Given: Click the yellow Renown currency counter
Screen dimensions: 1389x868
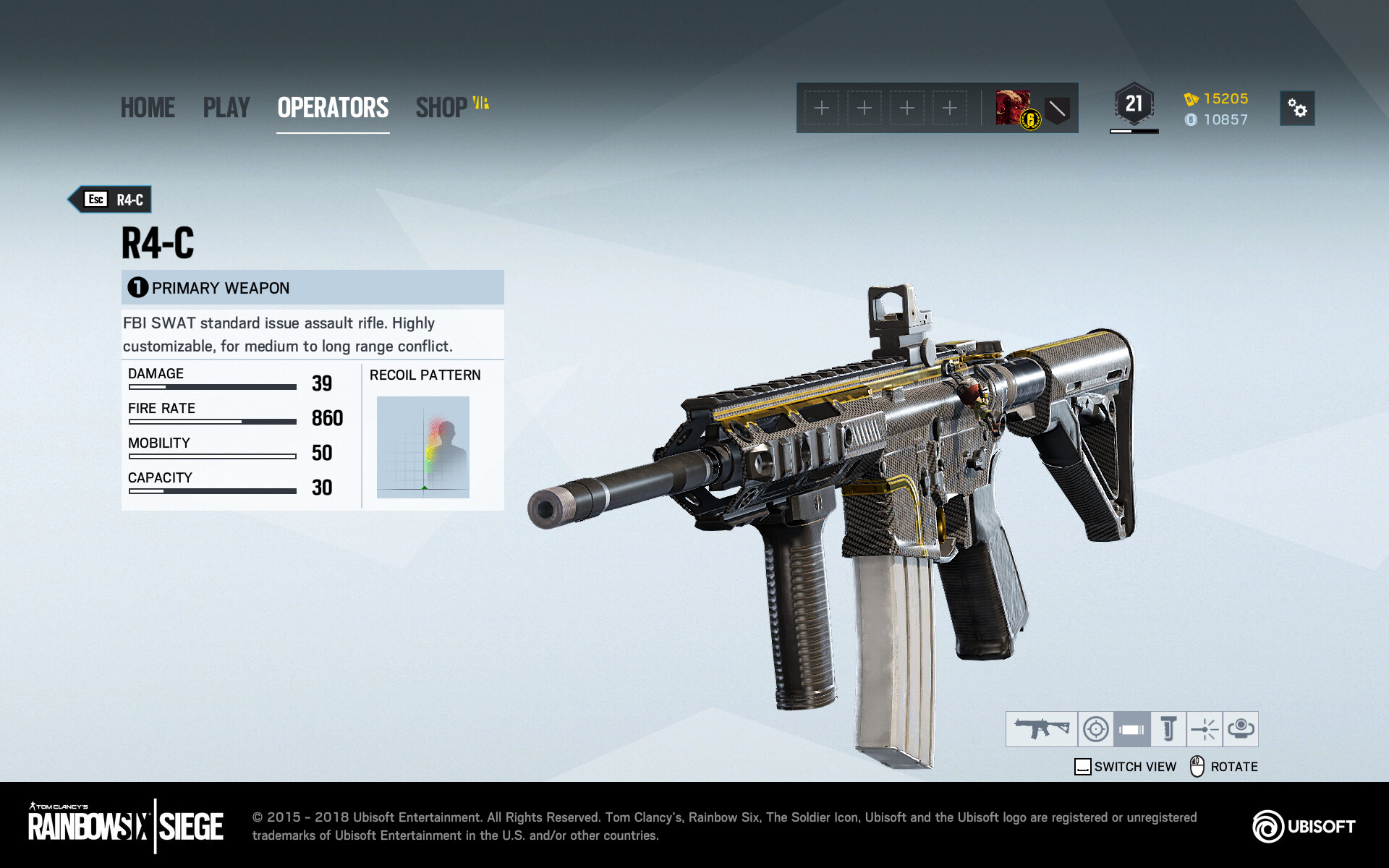Looking at the screenshot, I should pyautogui.click(x=1217, y=98).
